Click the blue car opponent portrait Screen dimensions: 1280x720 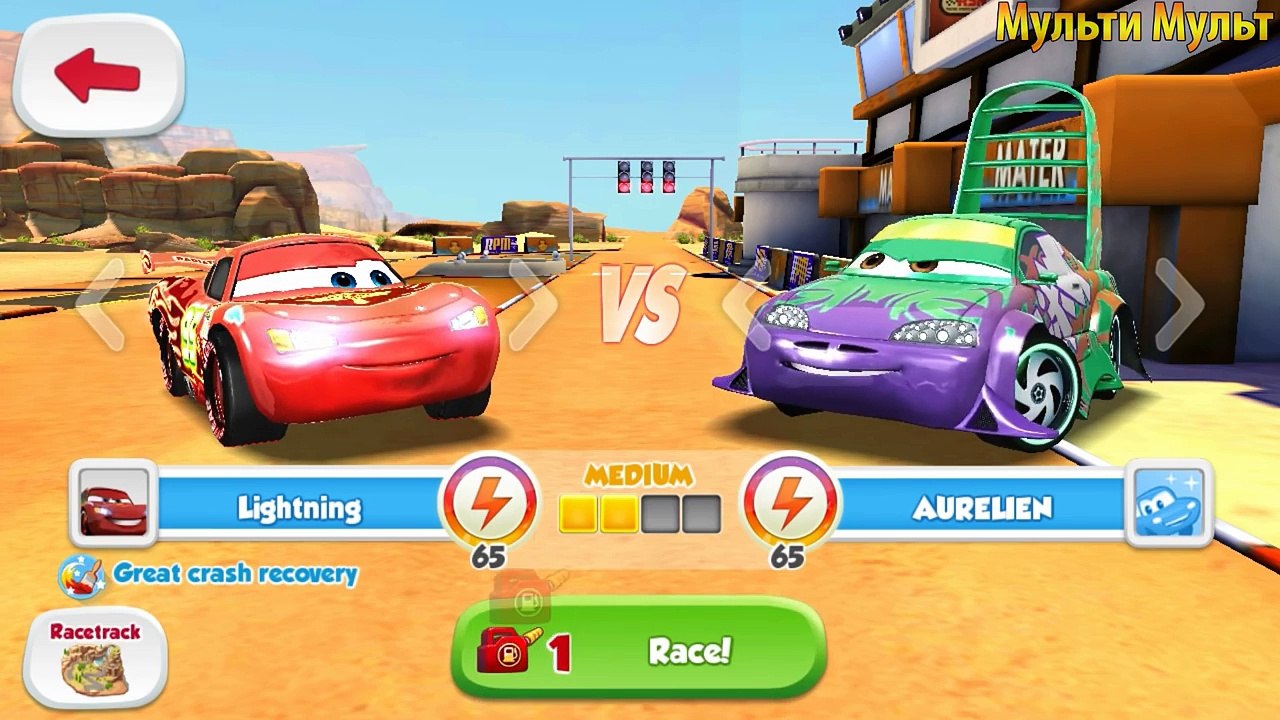point(1168,503)
